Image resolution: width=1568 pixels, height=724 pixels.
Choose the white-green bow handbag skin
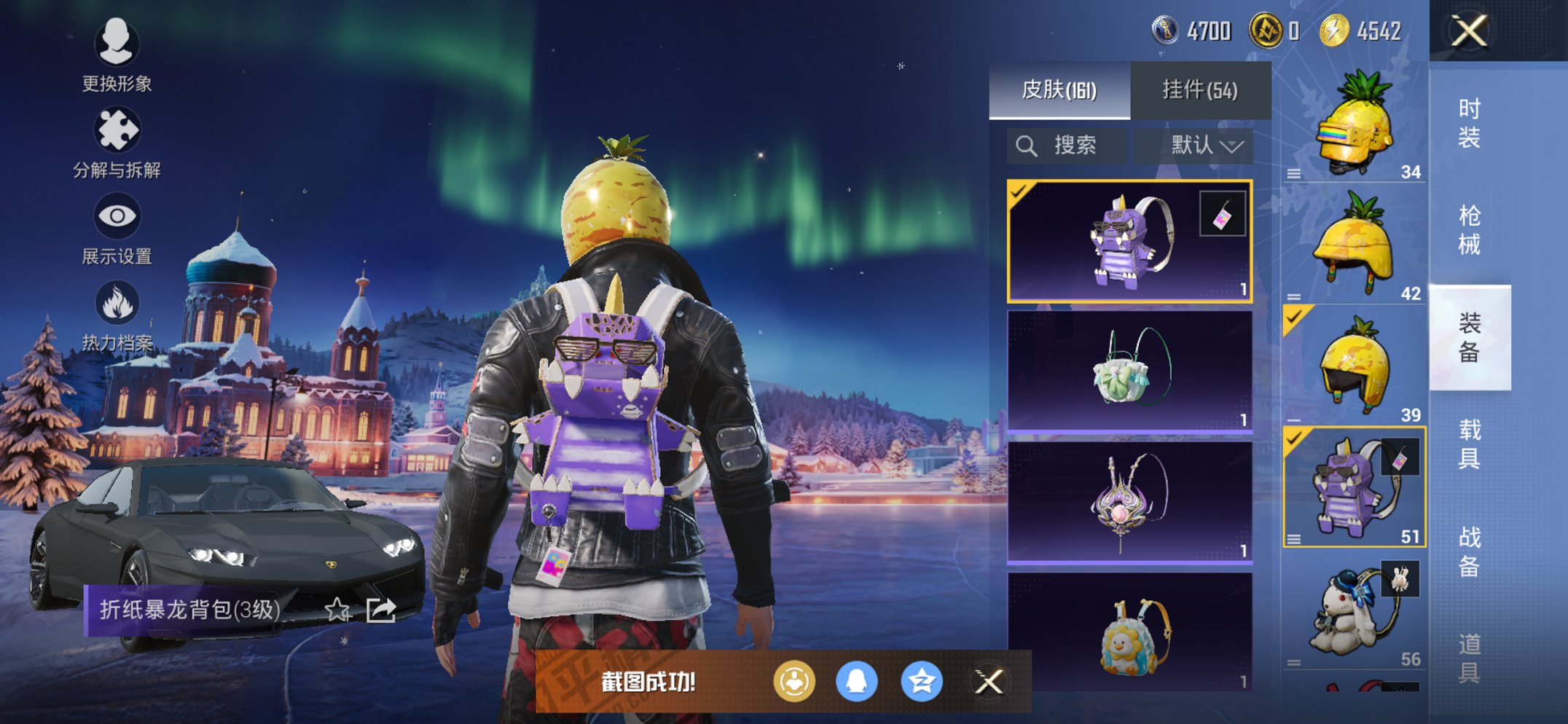click(x=1129, y=371)
